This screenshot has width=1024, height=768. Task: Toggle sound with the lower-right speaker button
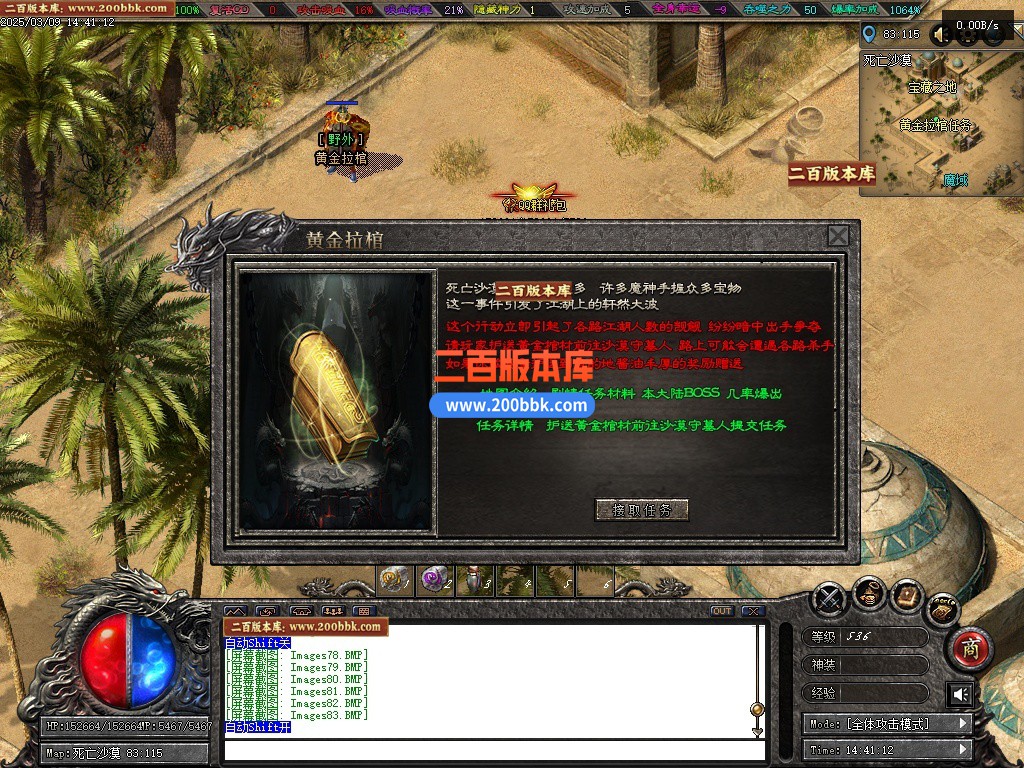point(960,694)
